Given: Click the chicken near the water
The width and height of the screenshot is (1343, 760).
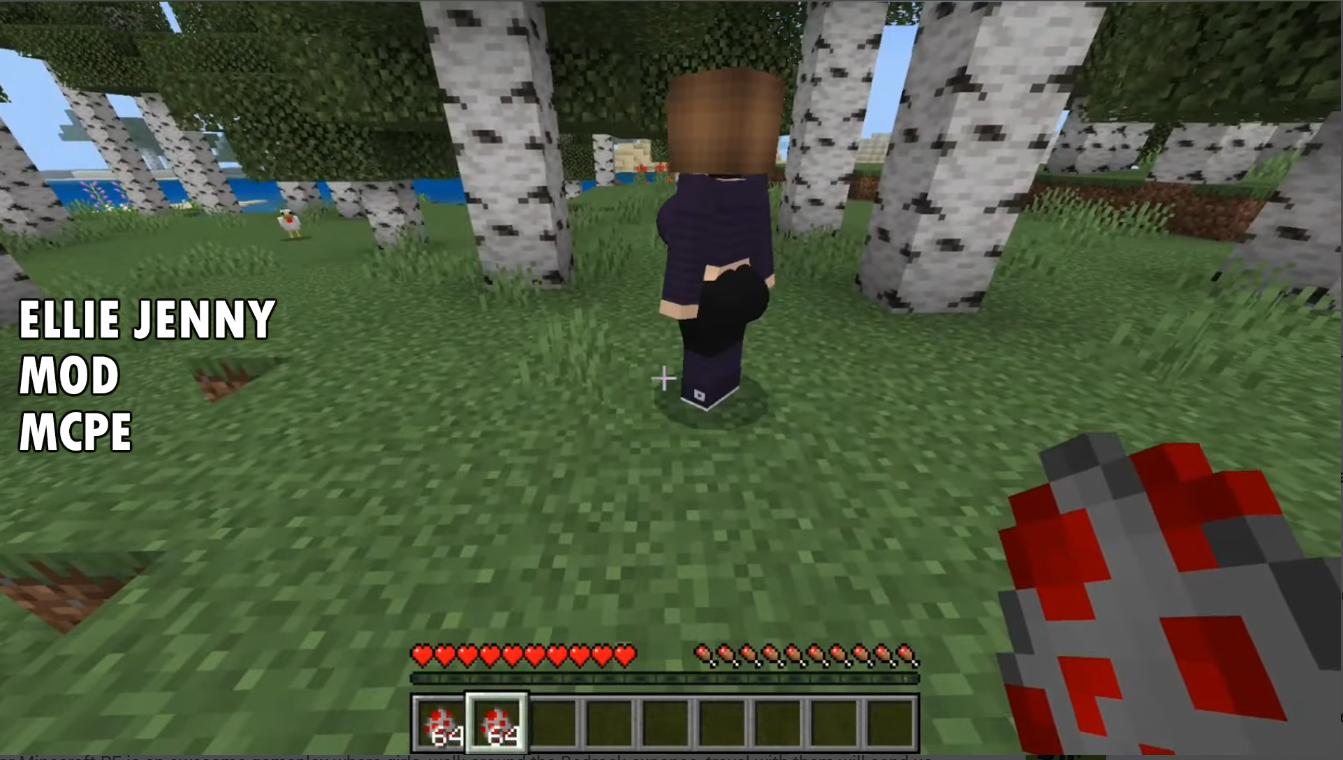Looking at the screenshot, I should coord(287,224).
